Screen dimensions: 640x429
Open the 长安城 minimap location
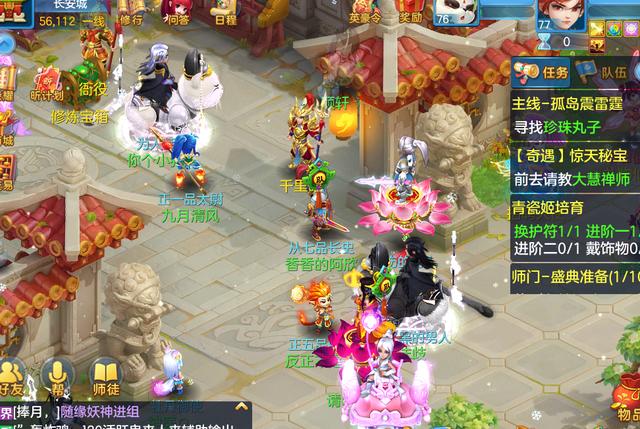pos(70,5)
